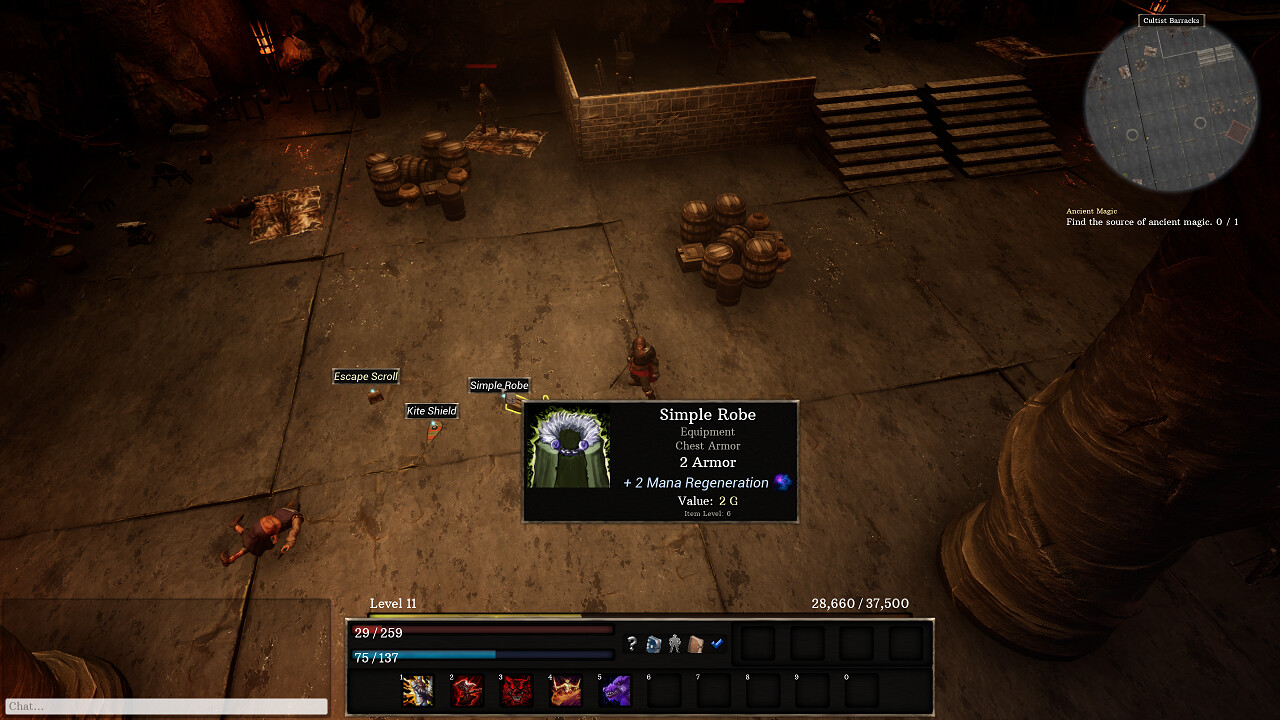The image size is (1280, 720).
Task: Activate the lightning warrior skill in slot 1
Action: tap(417, 691)
